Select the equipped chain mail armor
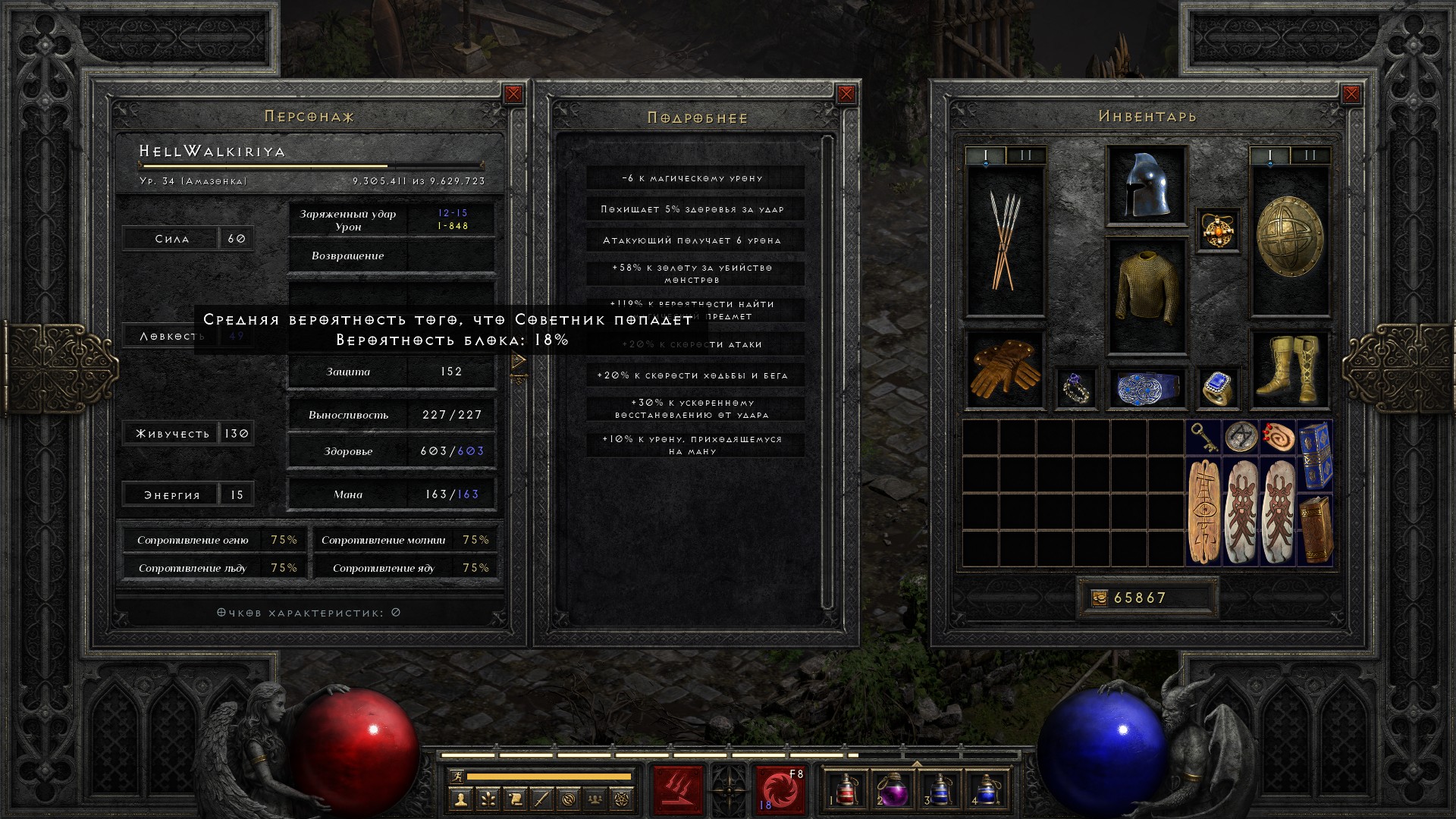This screenshot has width=1456, height=819. pos(1146,294)
